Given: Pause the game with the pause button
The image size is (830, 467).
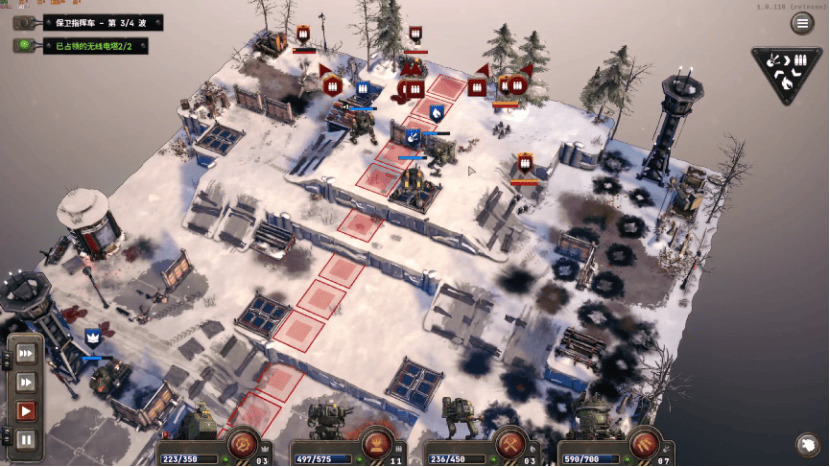Looking at the screenshot, I should [26, 438].
